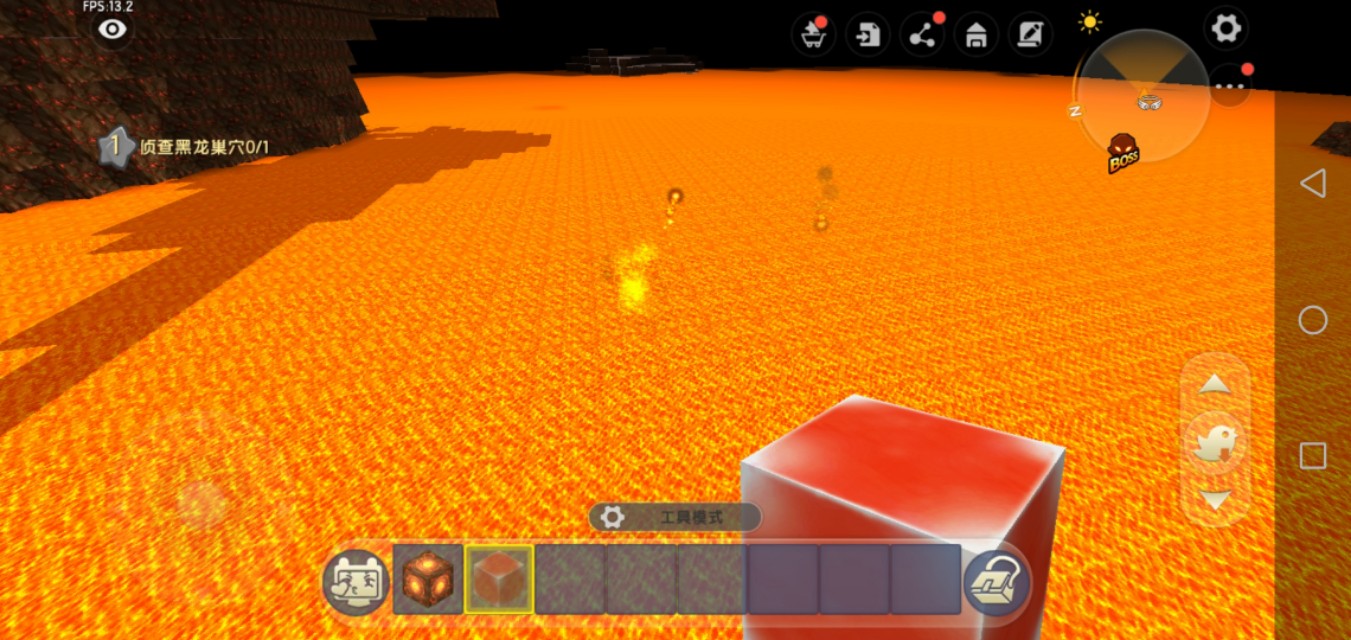This screenshot has height=640, width=1351.
Task: Tap the fly-up arrow
Action: tap(1214, 384)
